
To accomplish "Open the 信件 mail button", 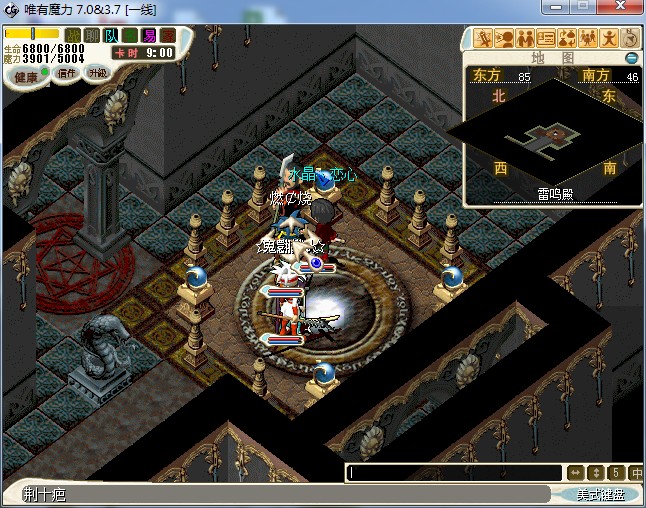I will pos(67,73).
